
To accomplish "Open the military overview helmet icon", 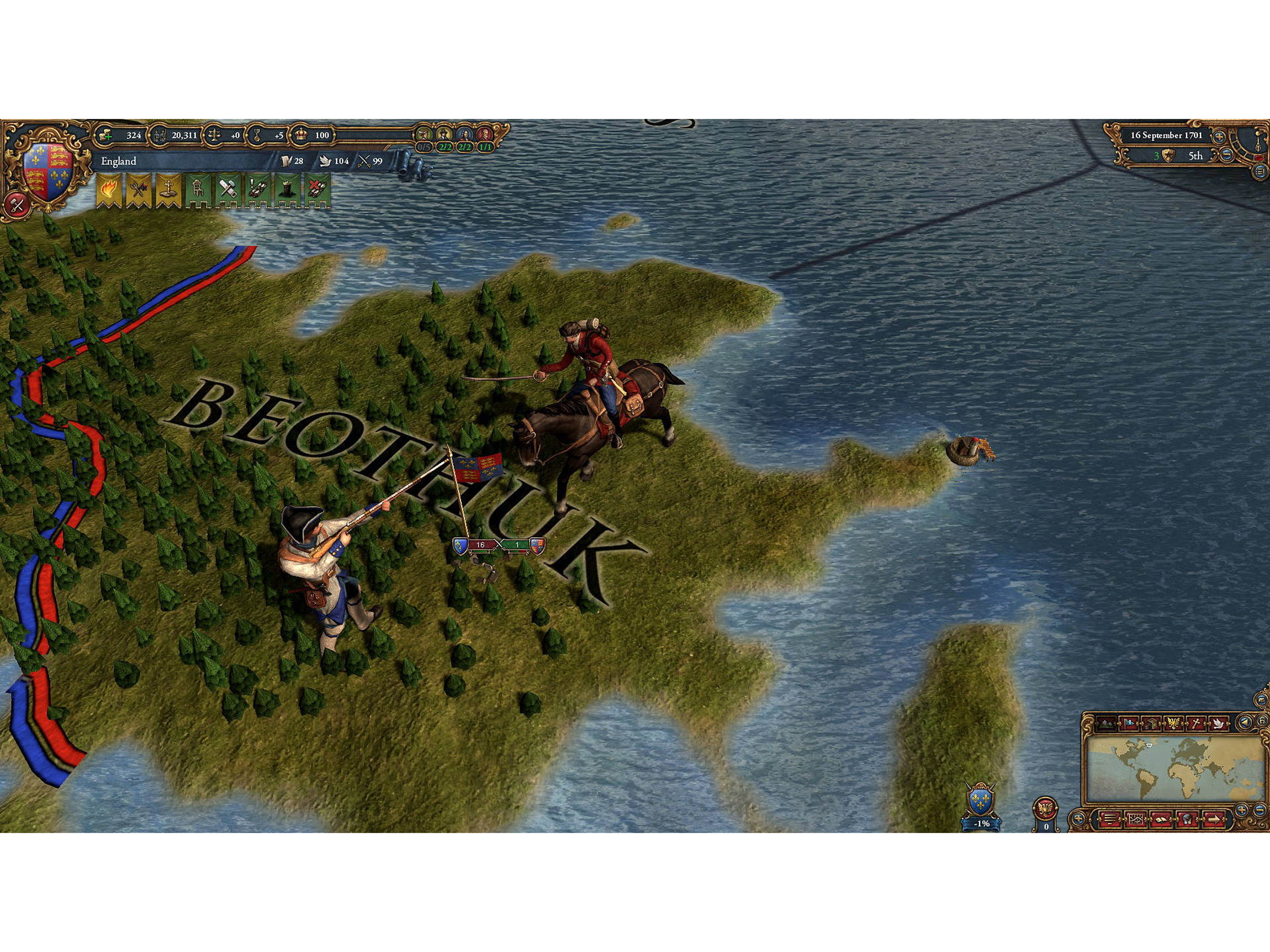I will 1188,819.
